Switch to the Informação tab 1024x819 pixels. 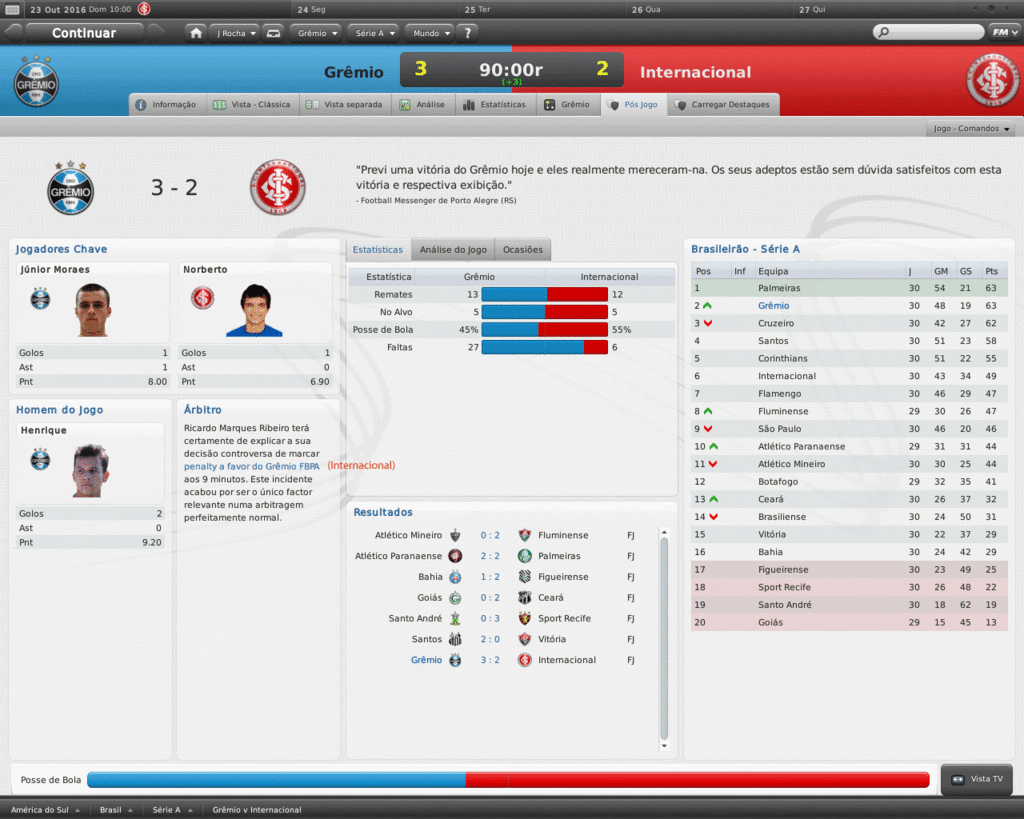[x=166, y=104]
